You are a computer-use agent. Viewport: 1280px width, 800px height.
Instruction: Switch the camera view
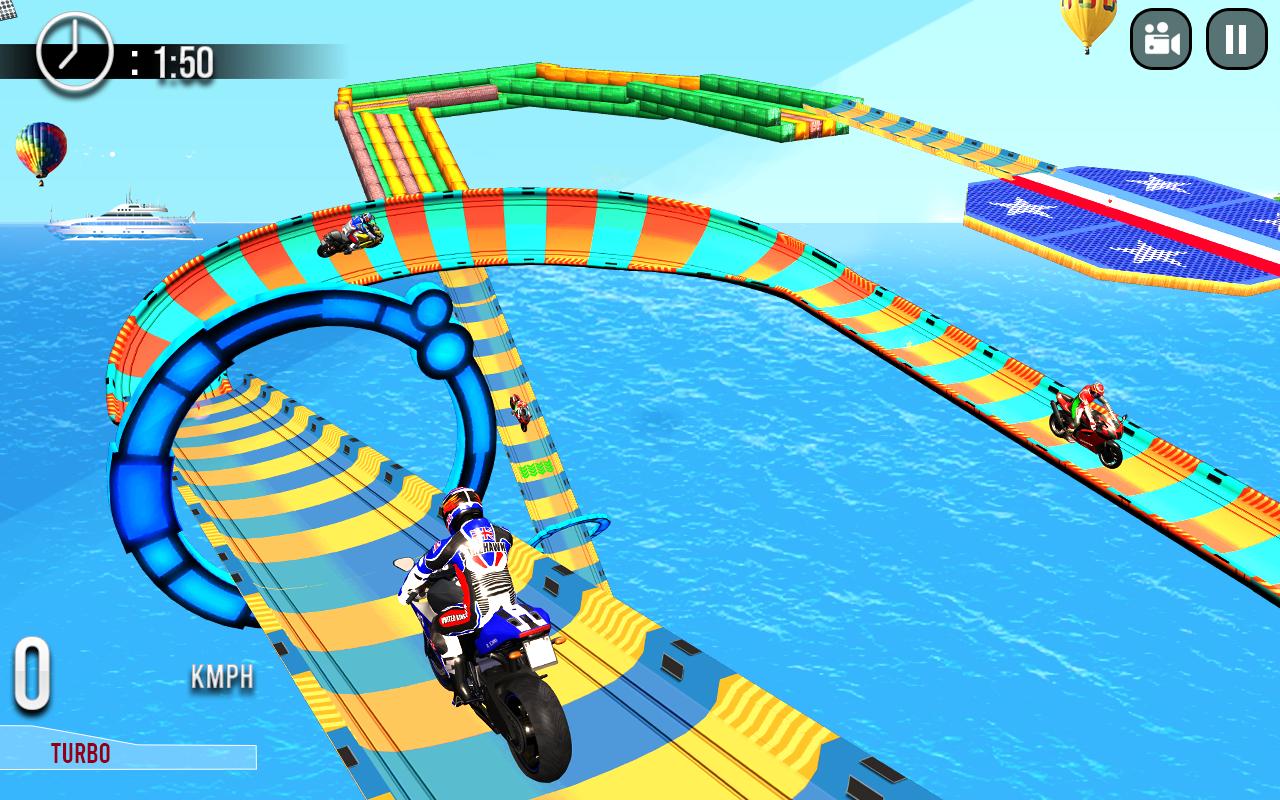1160,39
